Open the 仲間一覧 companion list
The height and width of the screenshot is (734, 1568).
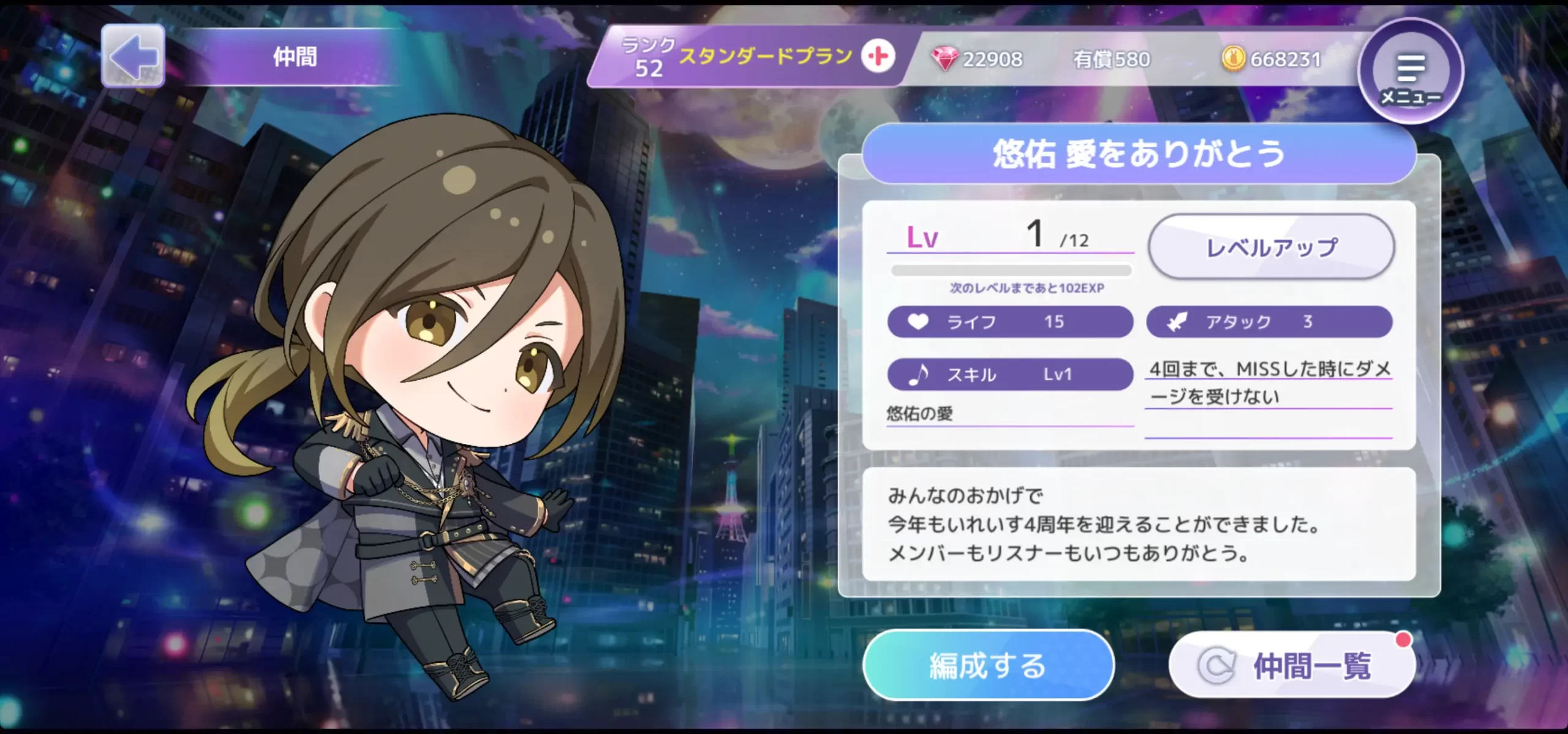(1291, 665)
